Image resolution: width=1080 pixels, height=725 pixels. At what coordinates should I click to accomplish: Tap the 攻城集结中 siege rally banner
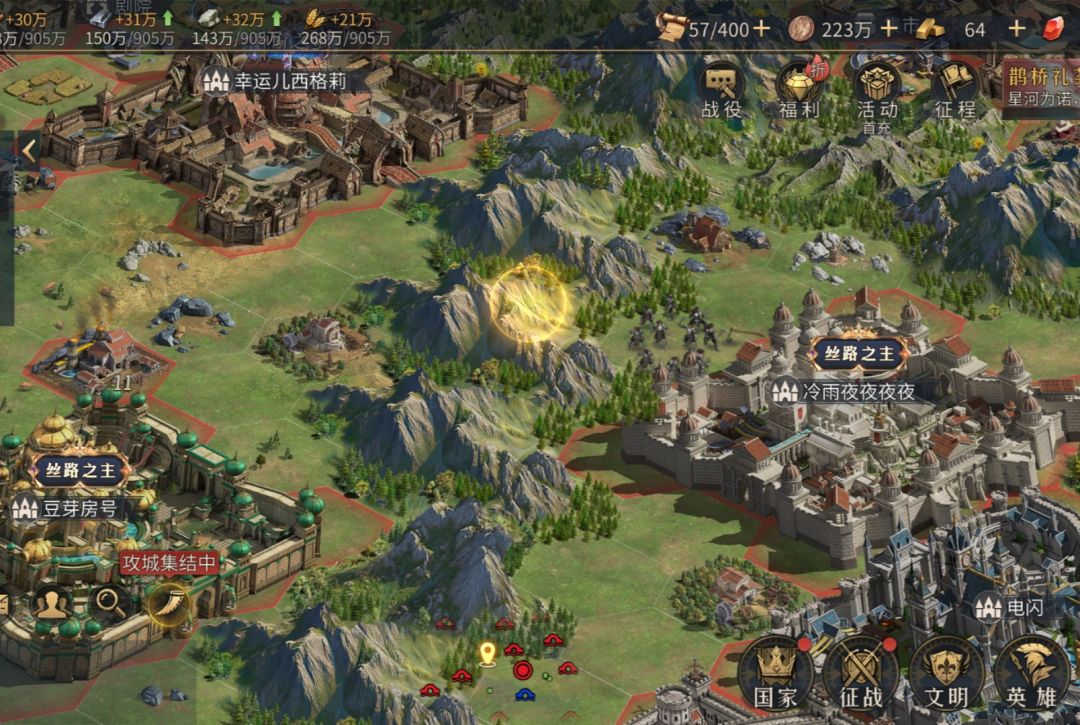click(170, 562)
